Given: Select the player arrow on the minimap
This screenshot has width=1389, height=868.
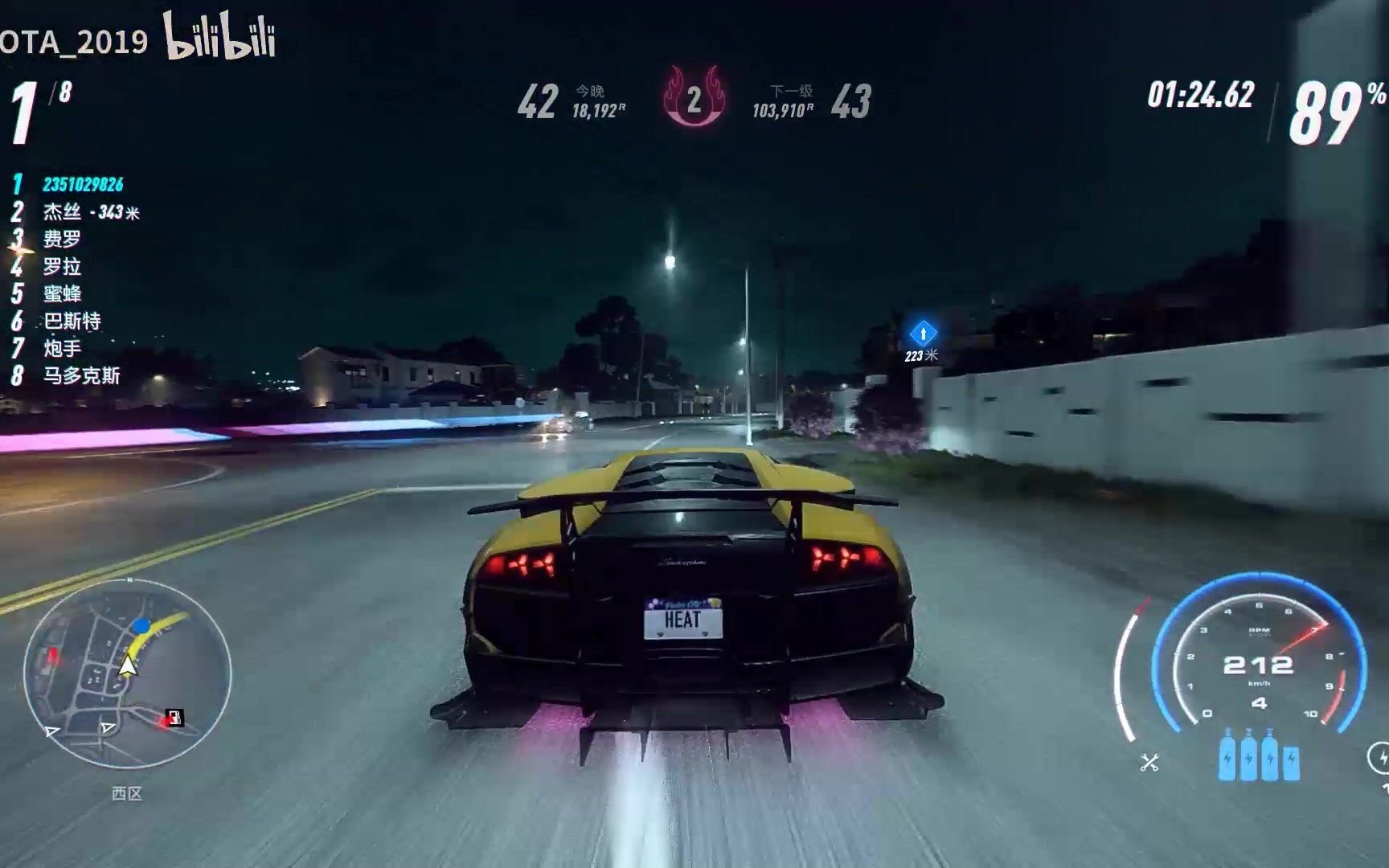Looking at the screenshot, I should click(x=128, y=665).
